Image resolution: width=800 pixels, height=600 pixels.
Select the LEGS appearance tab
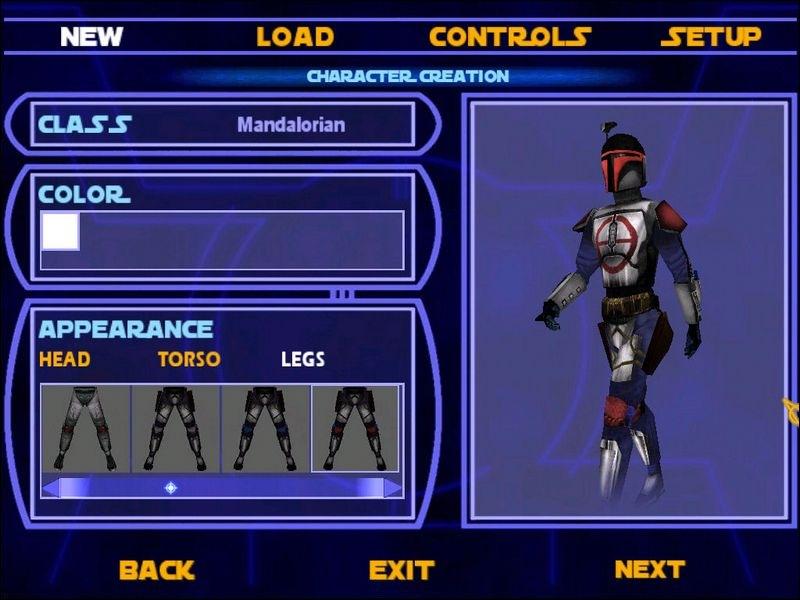303,359
